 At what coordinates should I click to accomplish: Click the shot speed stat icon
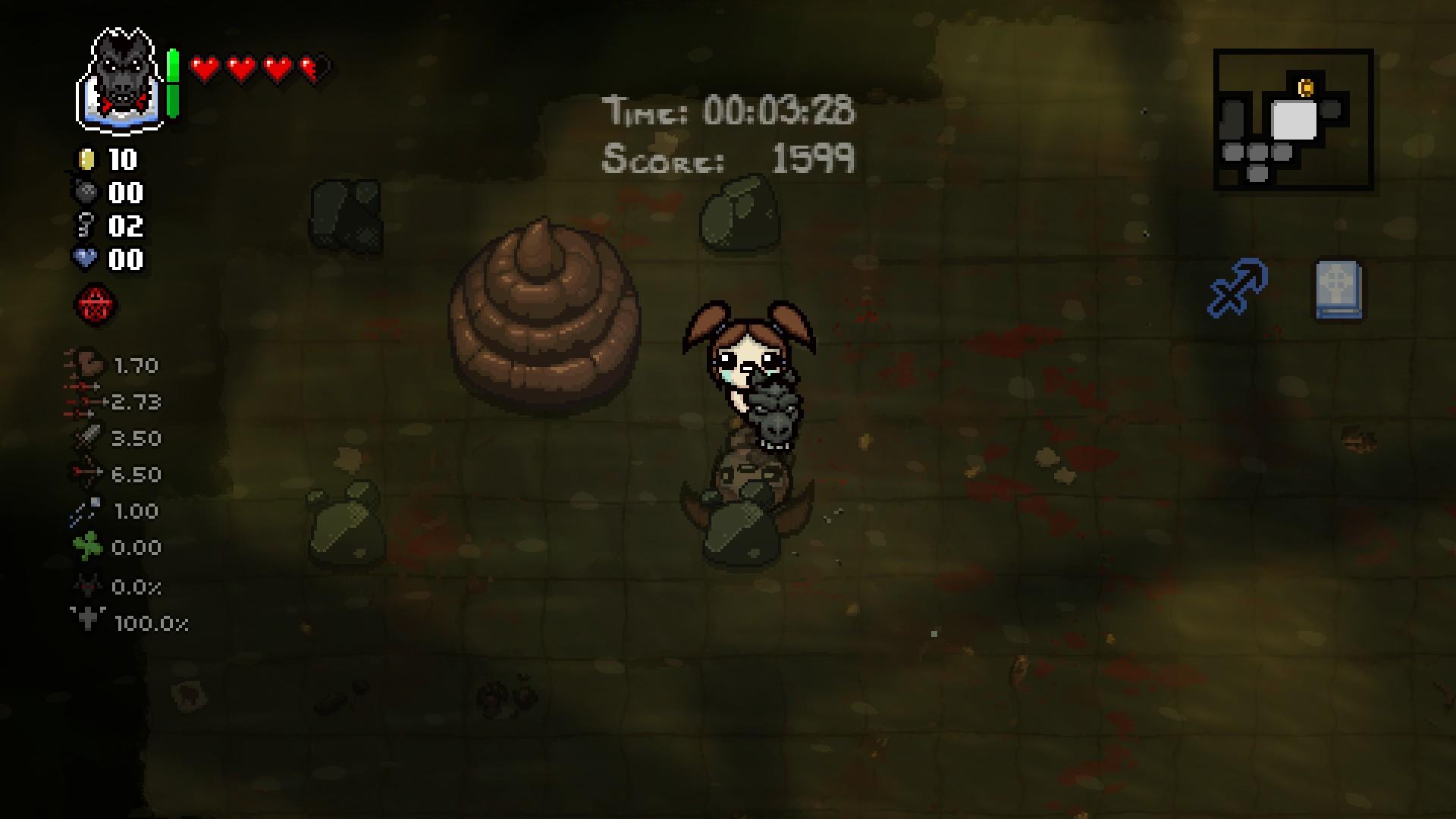click(x=86, y=510)
